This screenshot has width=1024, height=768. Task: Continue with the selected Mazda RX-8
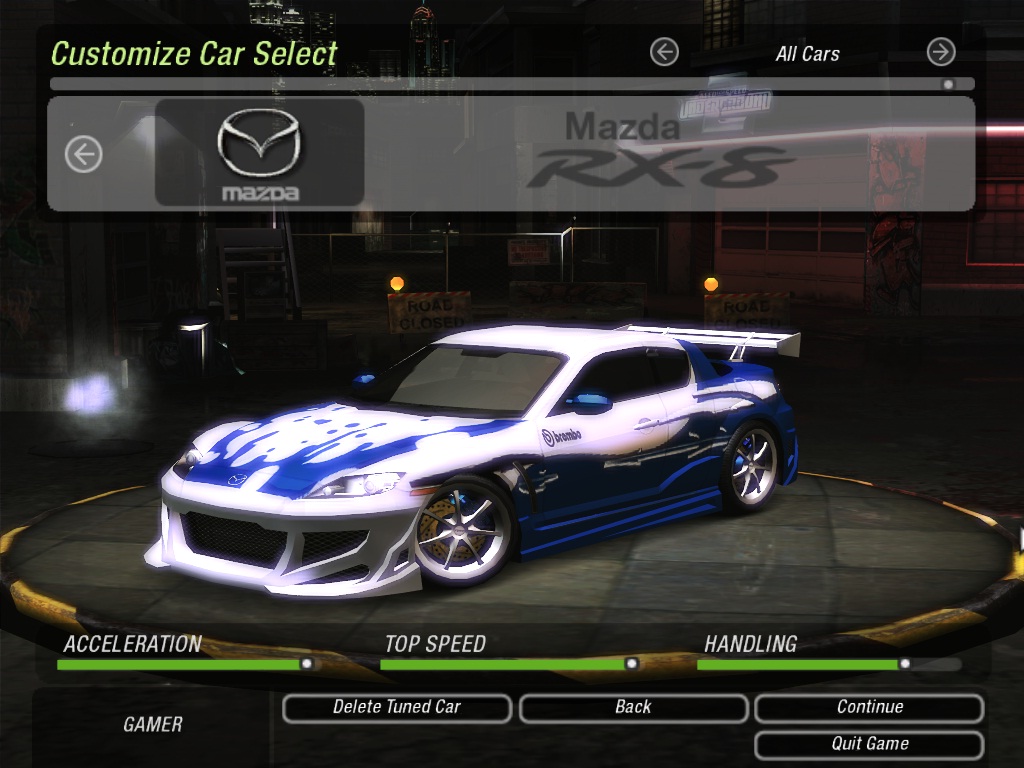pos(869,708)
